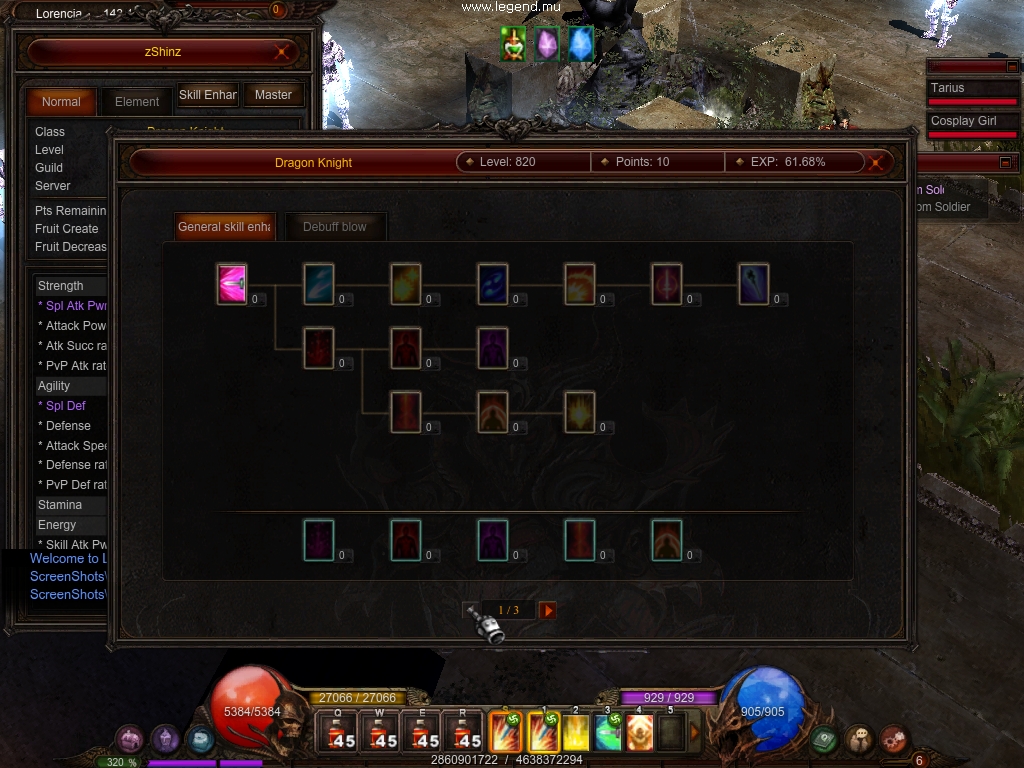Close the Dragon Knight skill window
Screen dimensions: 1024x768
coord(877,162)
